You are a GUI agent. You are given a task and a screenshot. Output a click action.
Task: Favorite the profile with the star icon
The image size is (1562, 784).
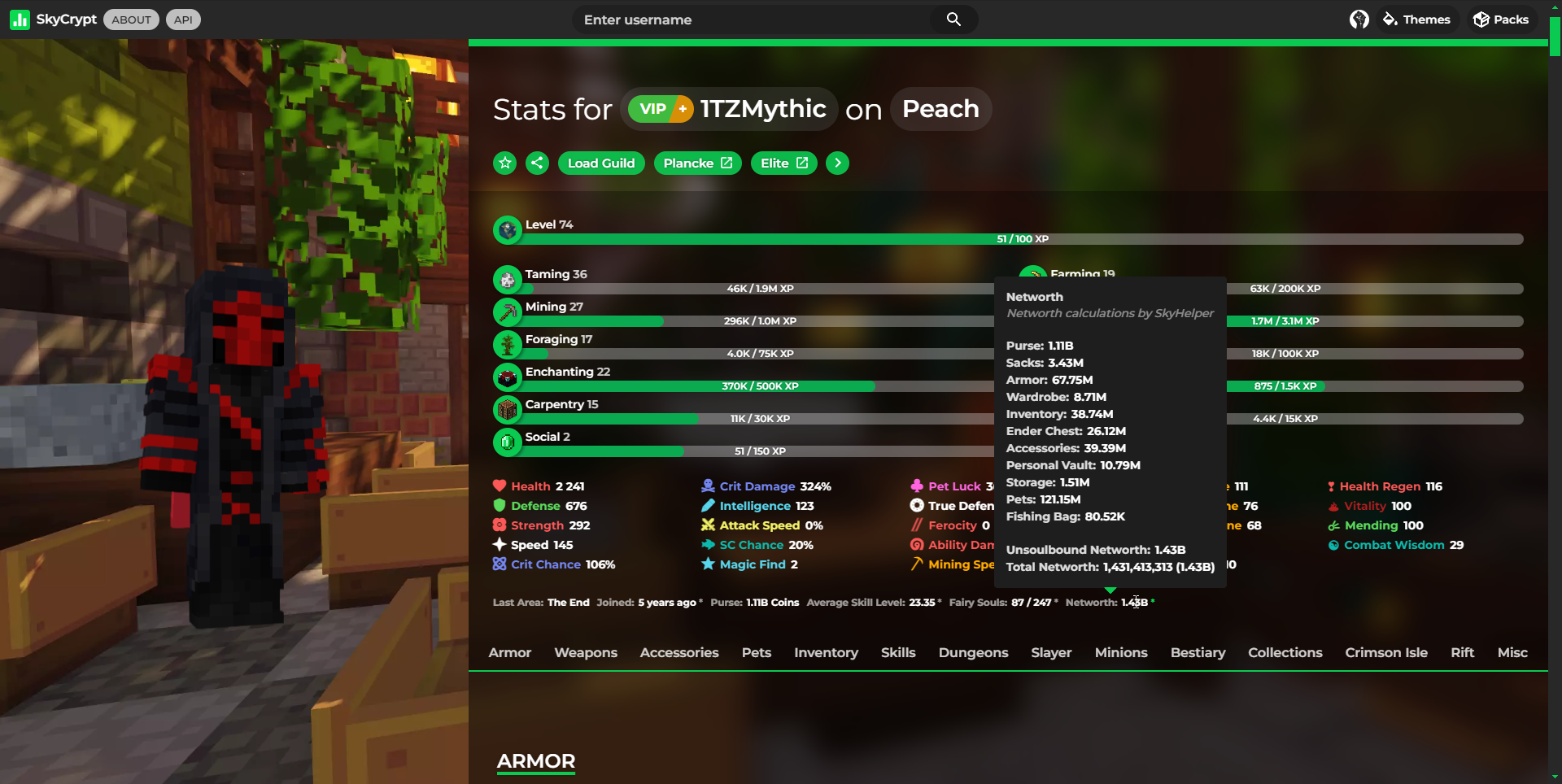pyautogui.click(x=504, y=163)
